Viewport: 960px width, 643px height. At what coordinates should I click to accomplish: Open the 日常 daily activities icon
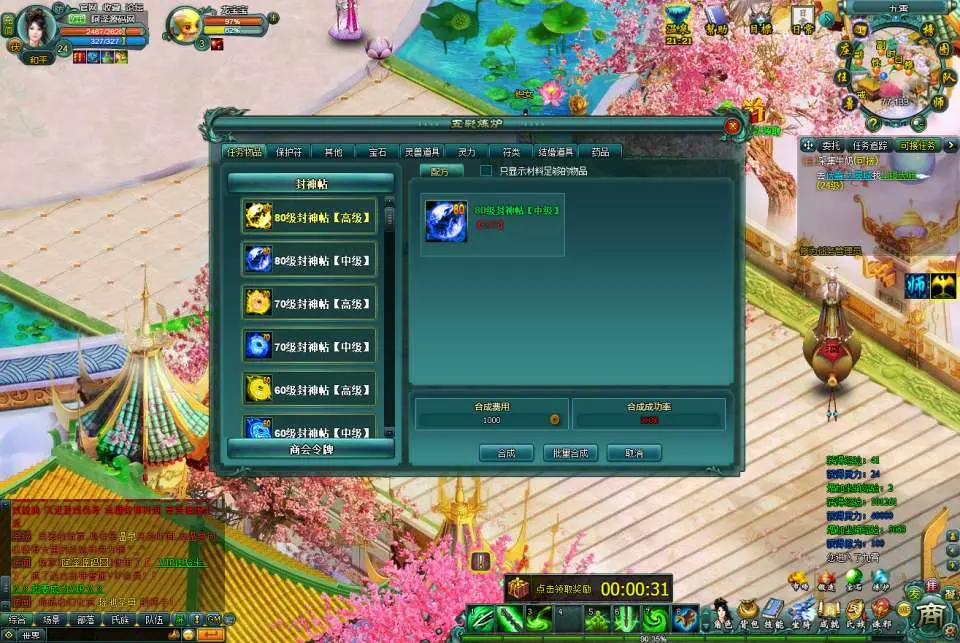[x=802, y=17]
